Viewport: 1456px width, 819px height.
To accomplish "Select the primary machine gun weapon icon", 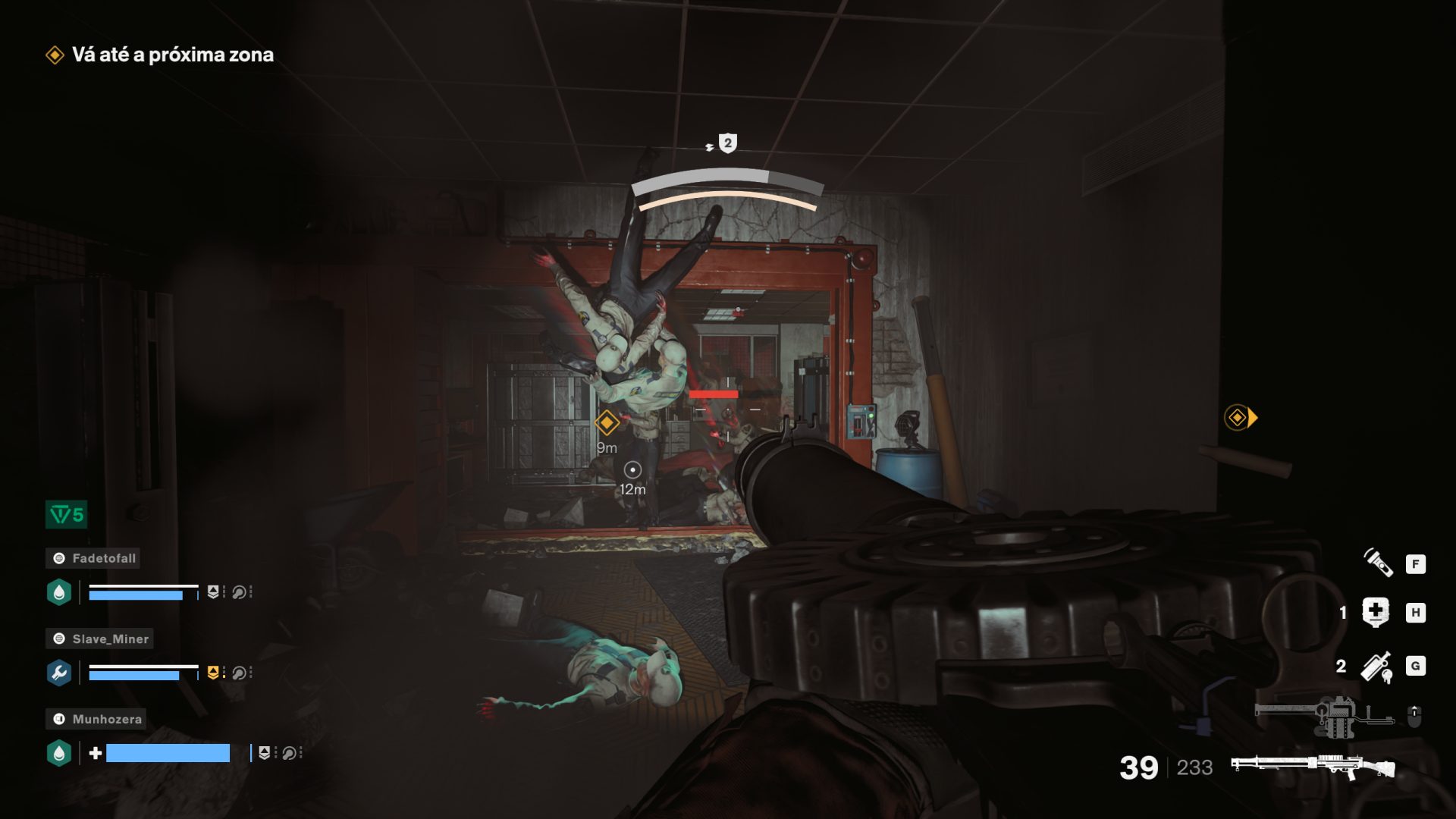I will [x=1312, y=767].
